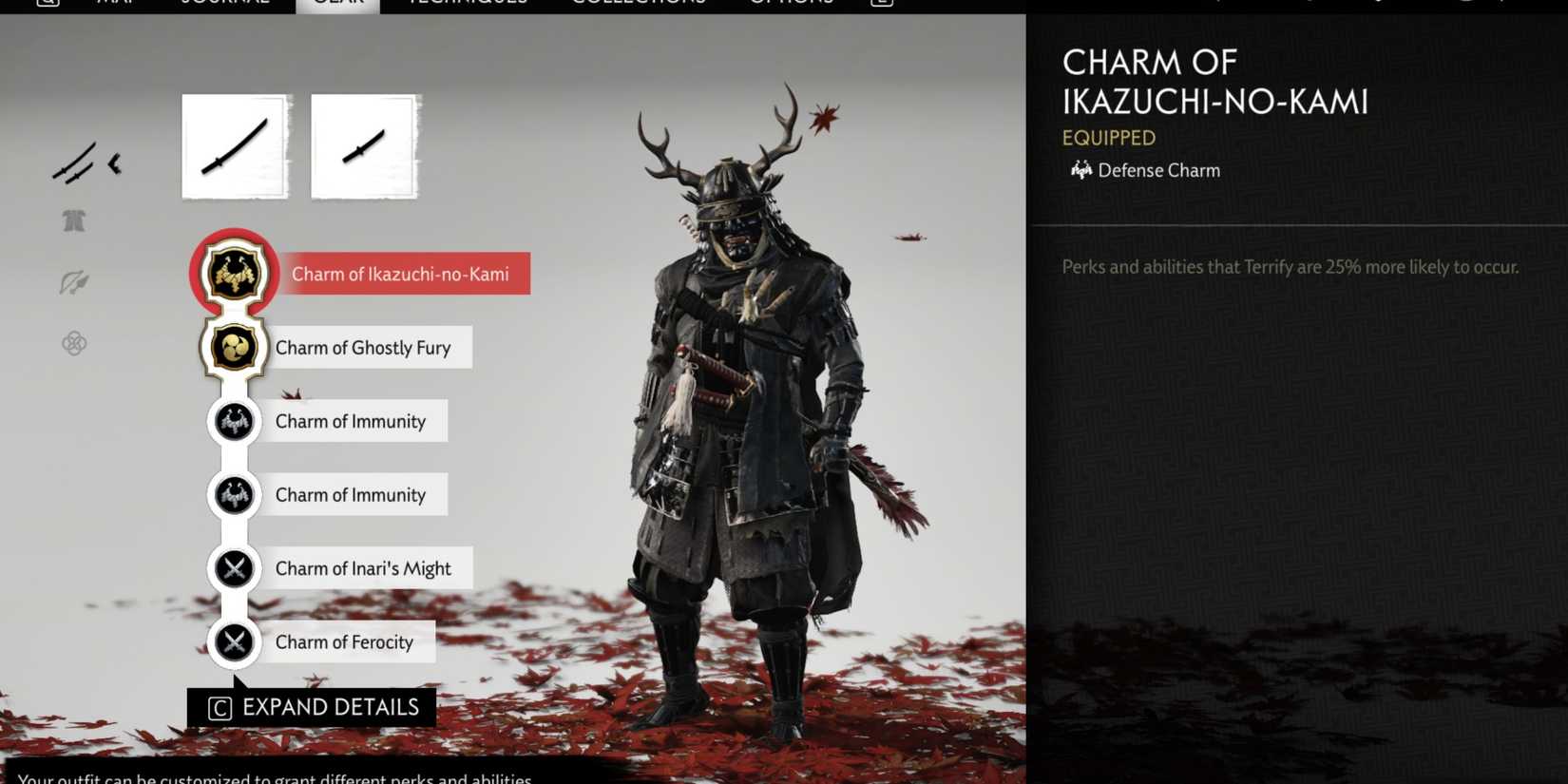Expand the fourth Charm of Immunity entry
The image size is (1568, 784).
pyautogui.click(x=234, y=494)
